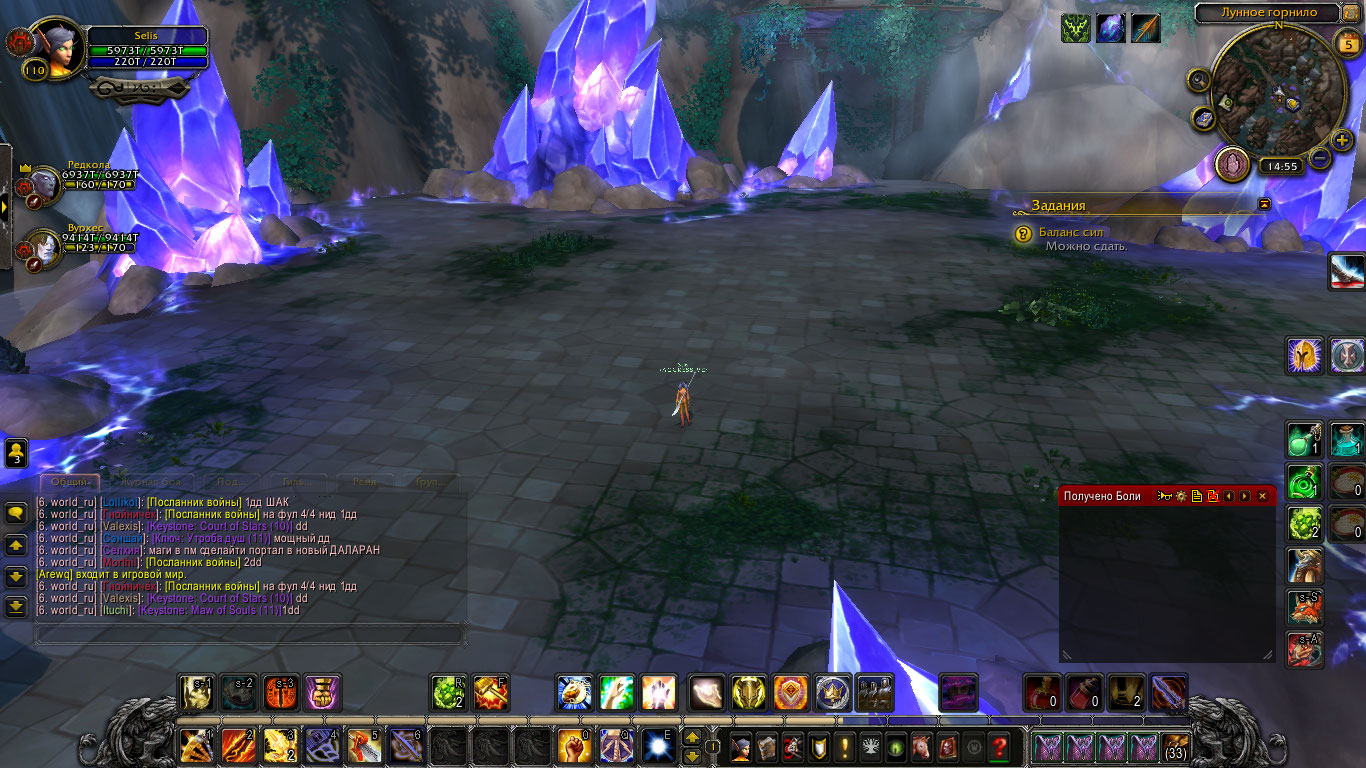The width and height of the screenshot is (1366, 768).
Task: Open the backpack showing 33 free slots
Action: coord(1175,746)
